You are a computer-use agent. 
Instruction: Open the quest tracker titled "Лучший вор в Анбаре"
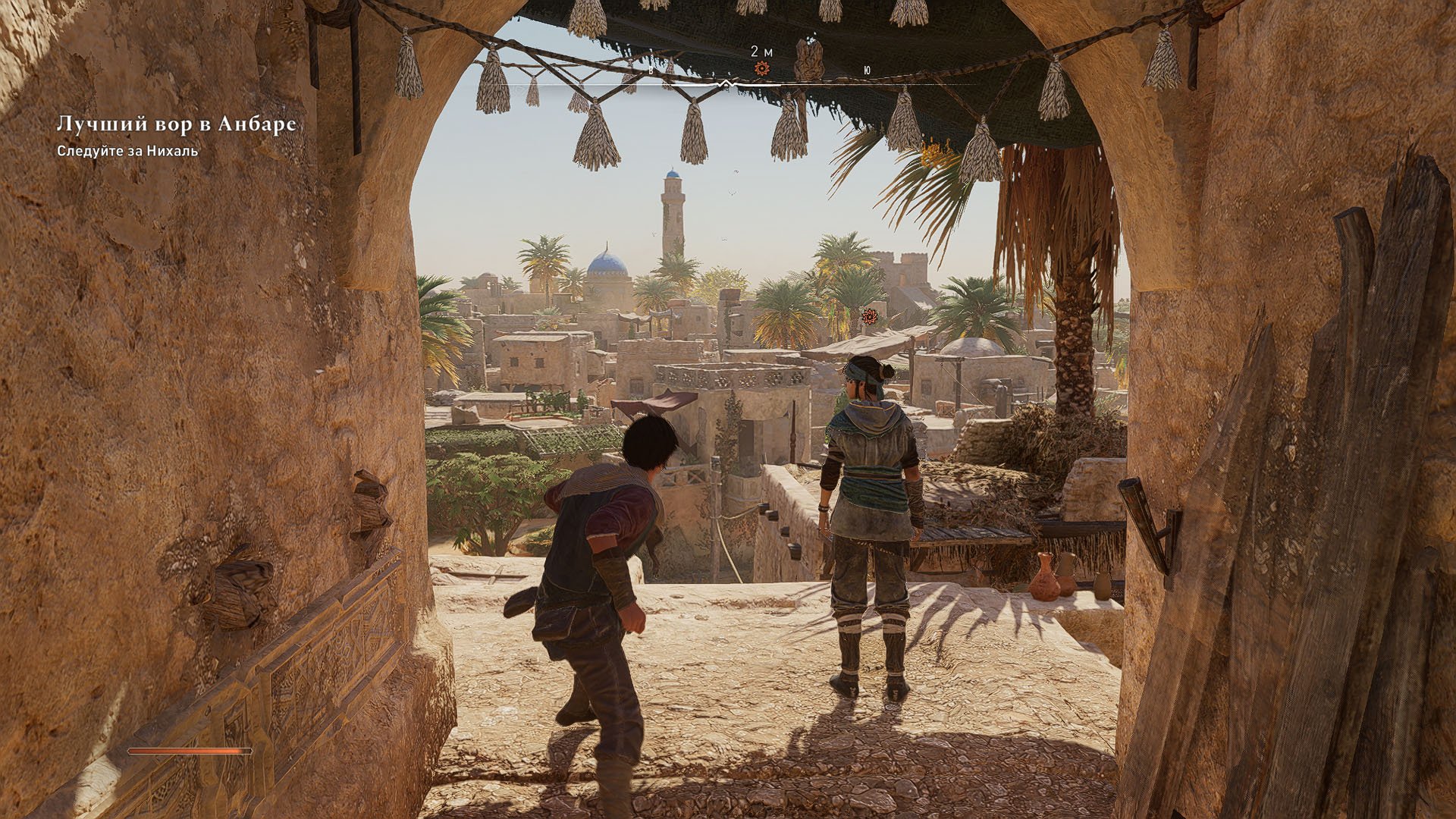tap(175, 124)
